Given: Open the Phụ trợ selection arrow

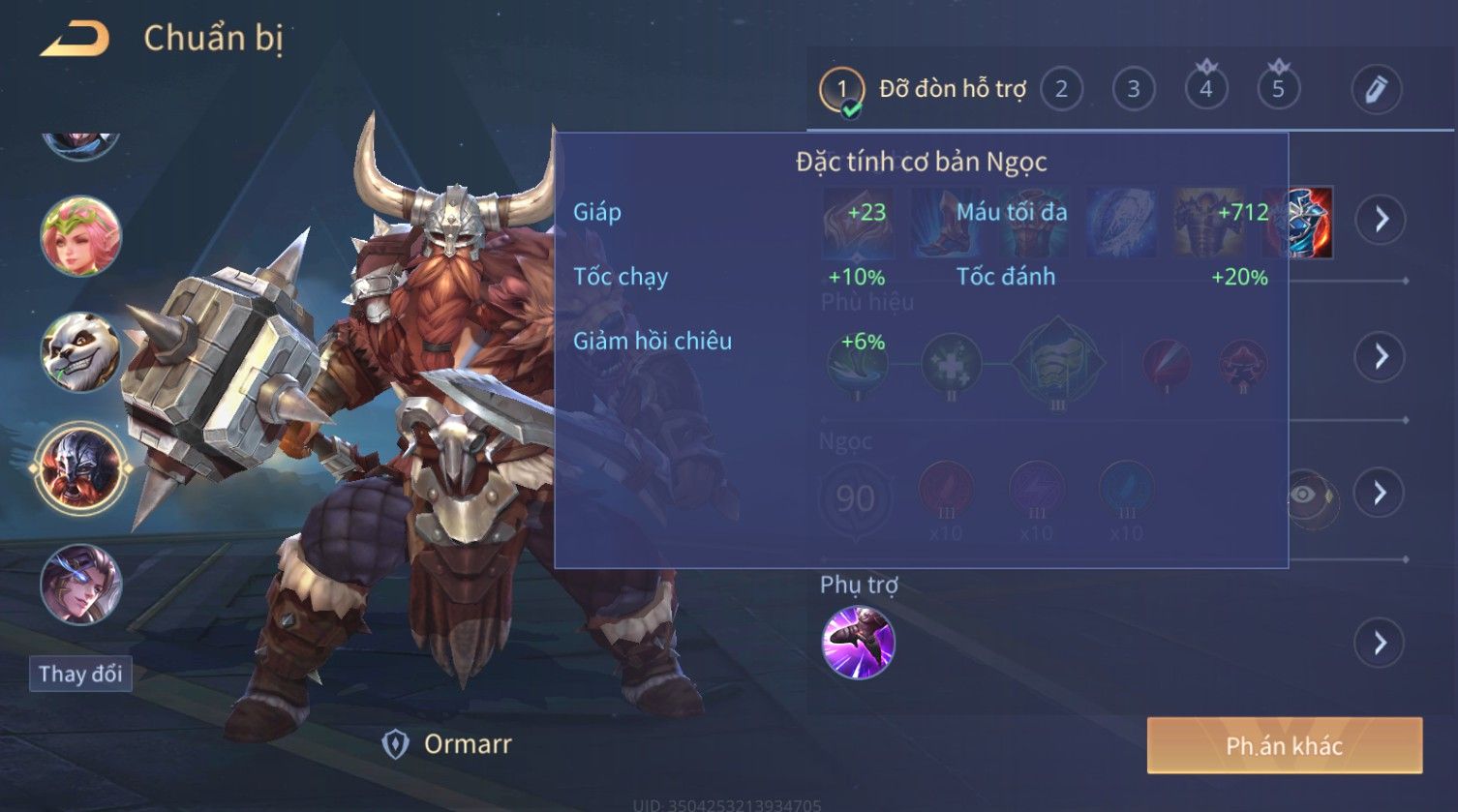Looking at the screenshot, I should coord(1381,643).
